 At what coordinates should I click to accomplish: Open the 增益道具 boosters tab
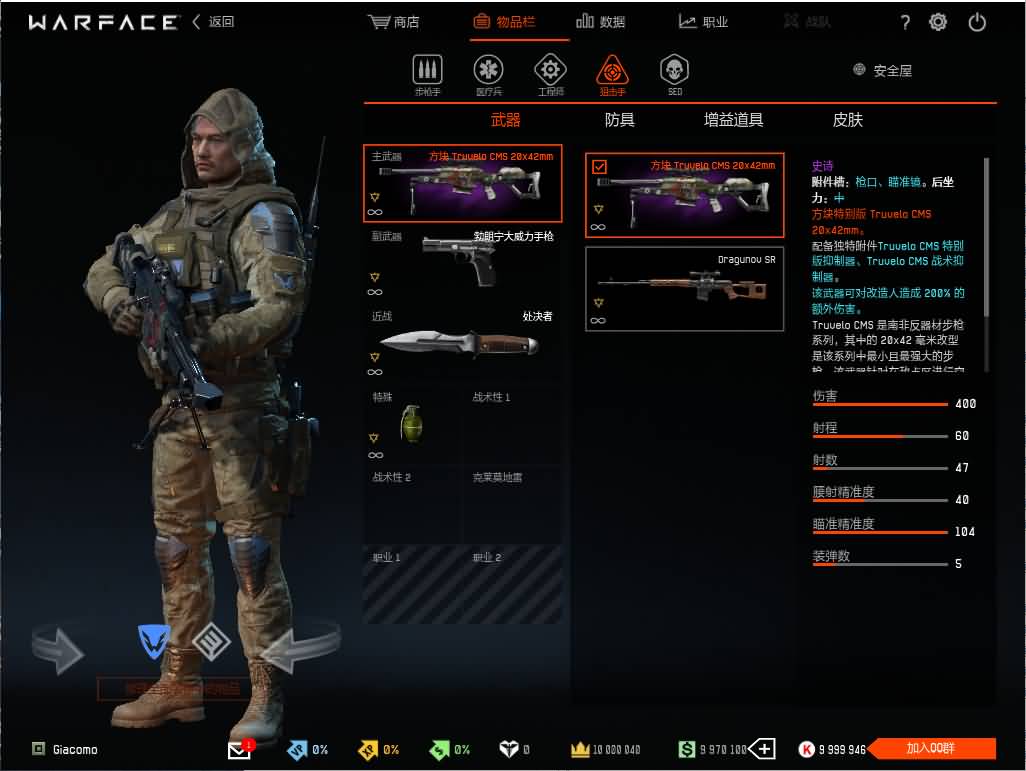[x=733, y=120]
